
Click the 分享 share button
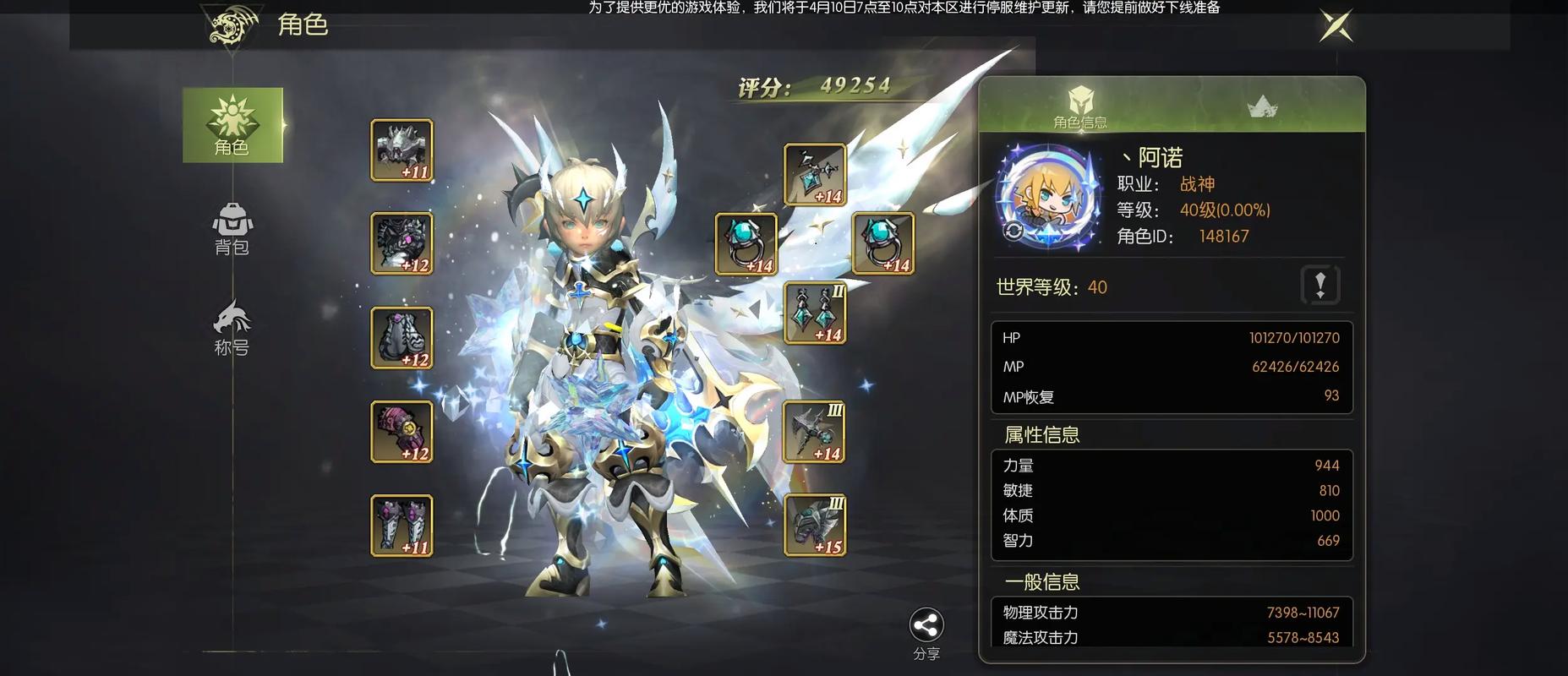pyautogui.click(x=926, y=633)
